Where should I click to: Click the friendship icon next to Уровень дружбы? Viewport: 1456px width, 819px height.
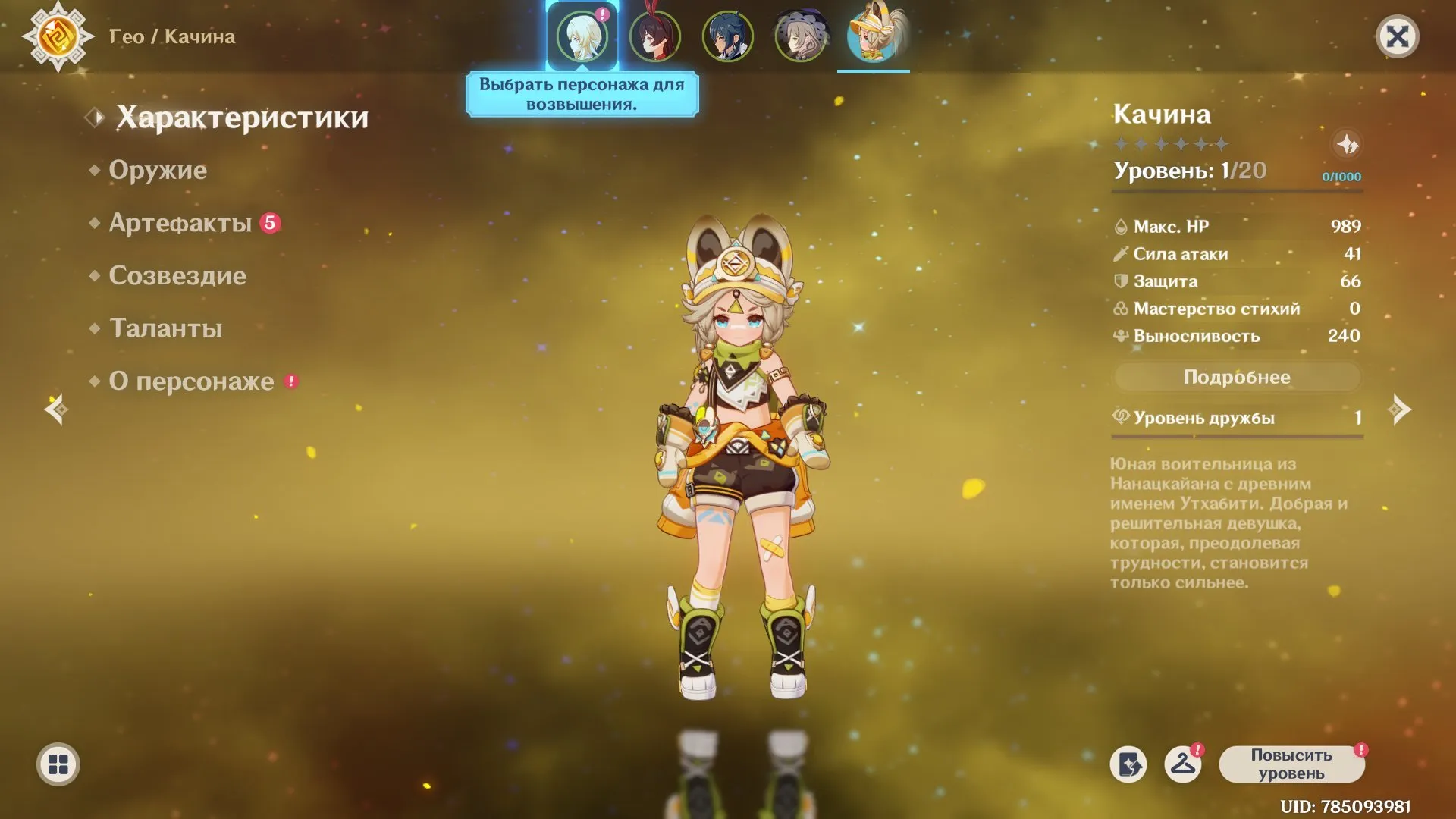coord(1120,416)
